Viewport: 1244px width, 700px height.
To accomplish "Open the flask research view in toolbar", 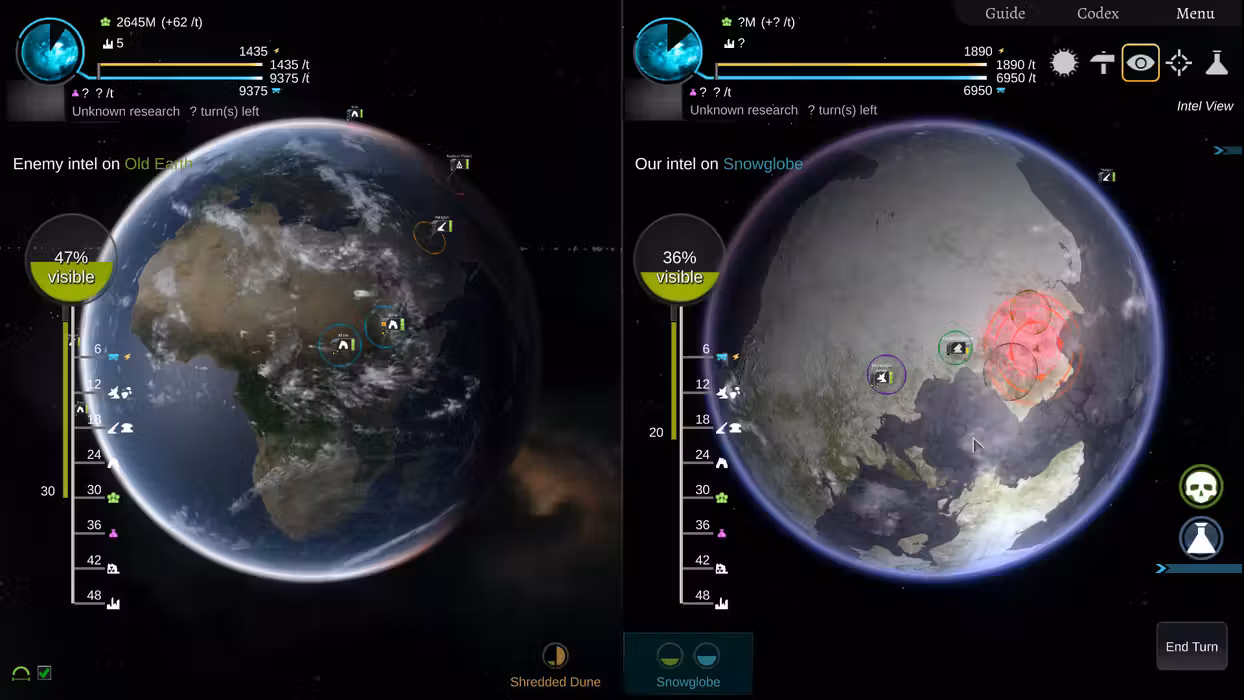I will (1216, 63).
